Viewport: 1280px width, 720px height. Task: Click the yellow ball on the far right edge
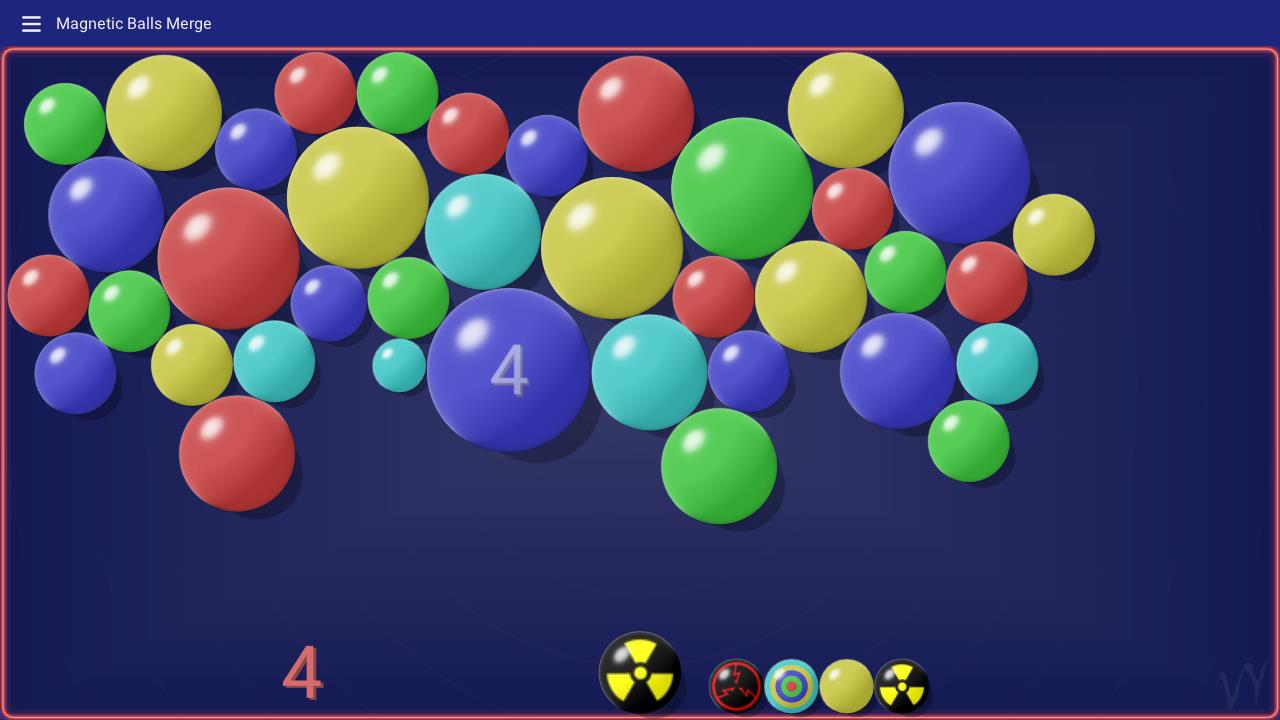[x=1055, y=234]
